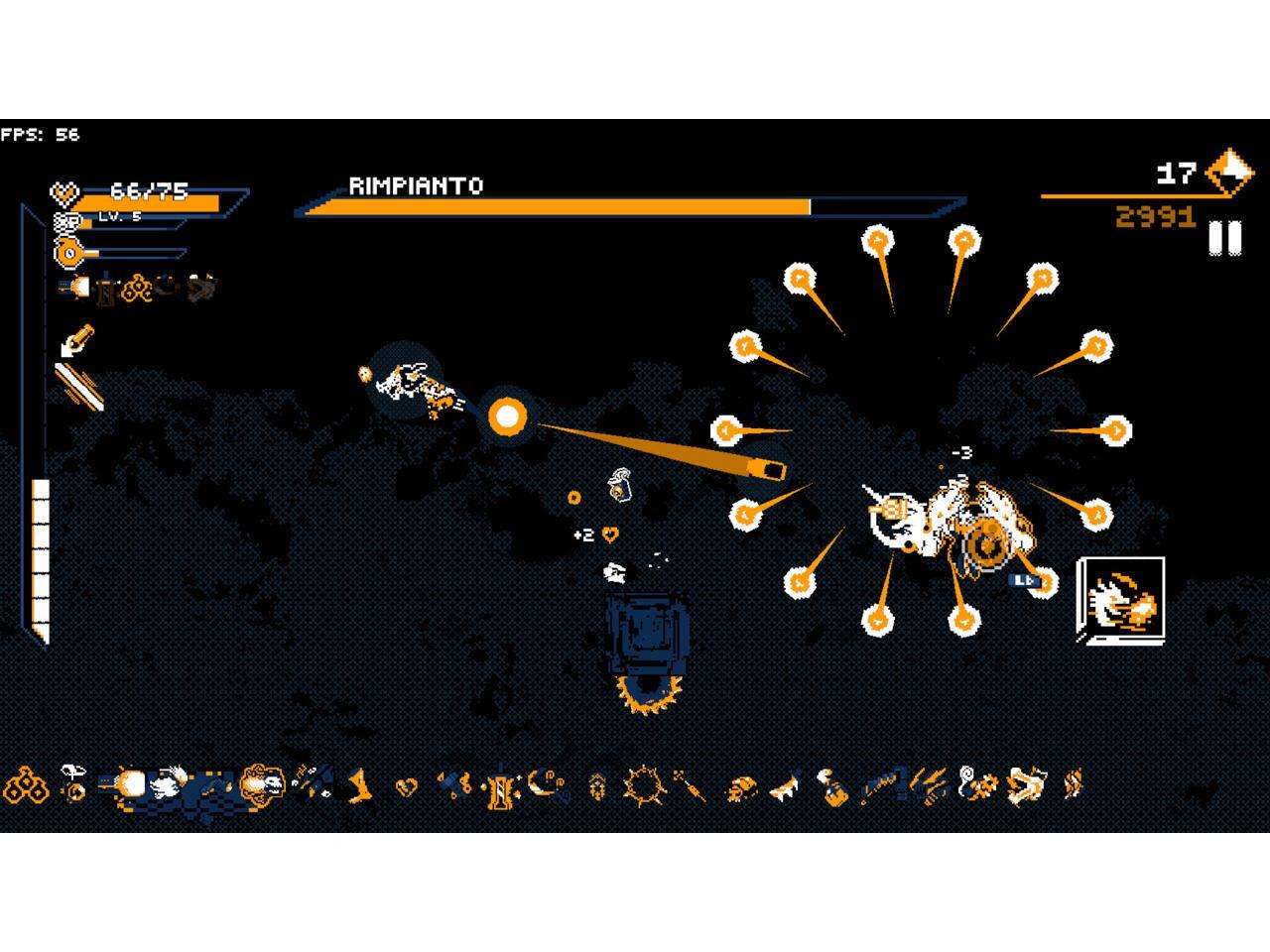Click the diagonal slash weapon icon

78,385
